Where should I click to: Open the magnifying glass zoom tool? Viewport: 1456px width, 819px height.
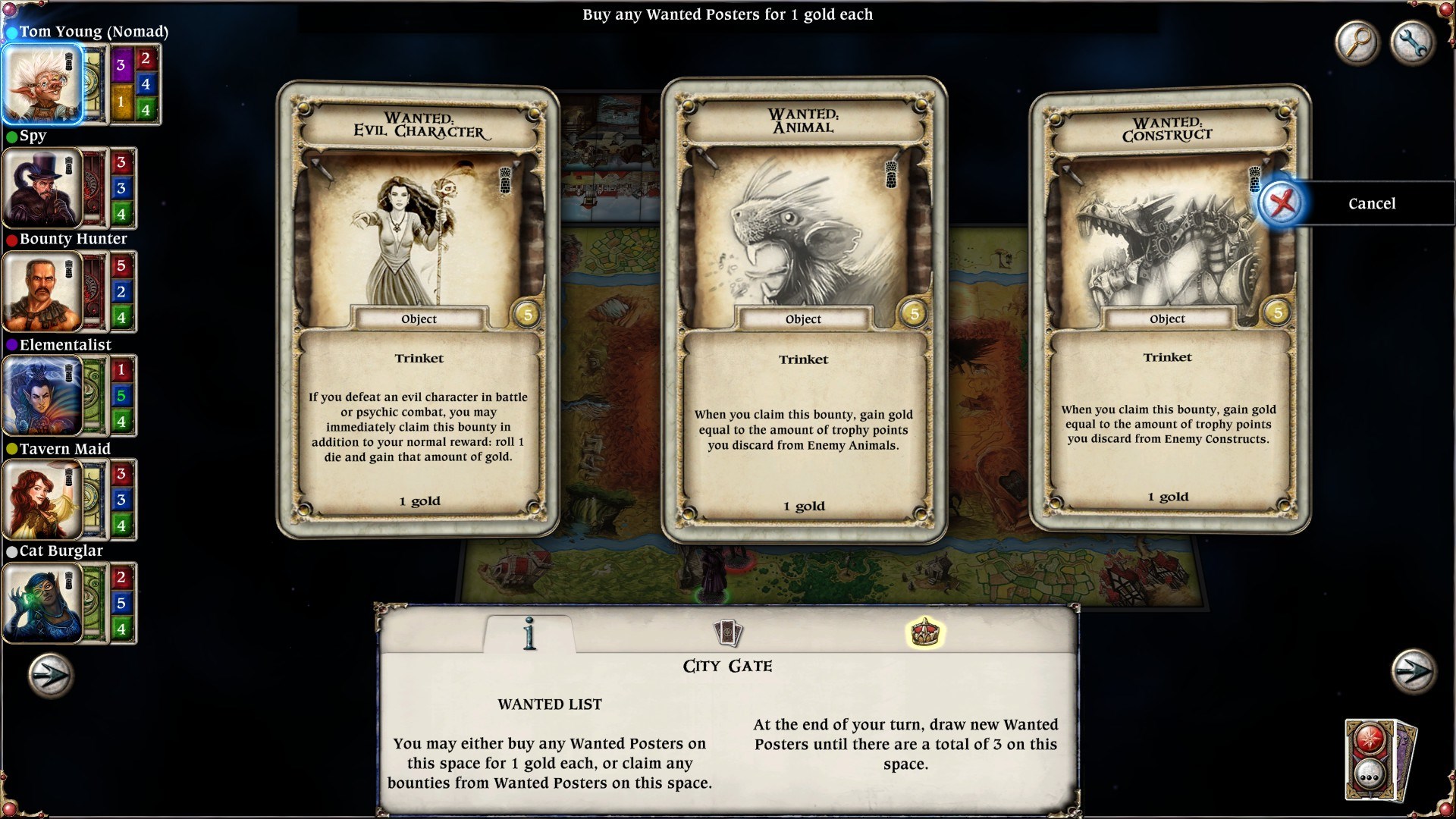pos(1357,43)
